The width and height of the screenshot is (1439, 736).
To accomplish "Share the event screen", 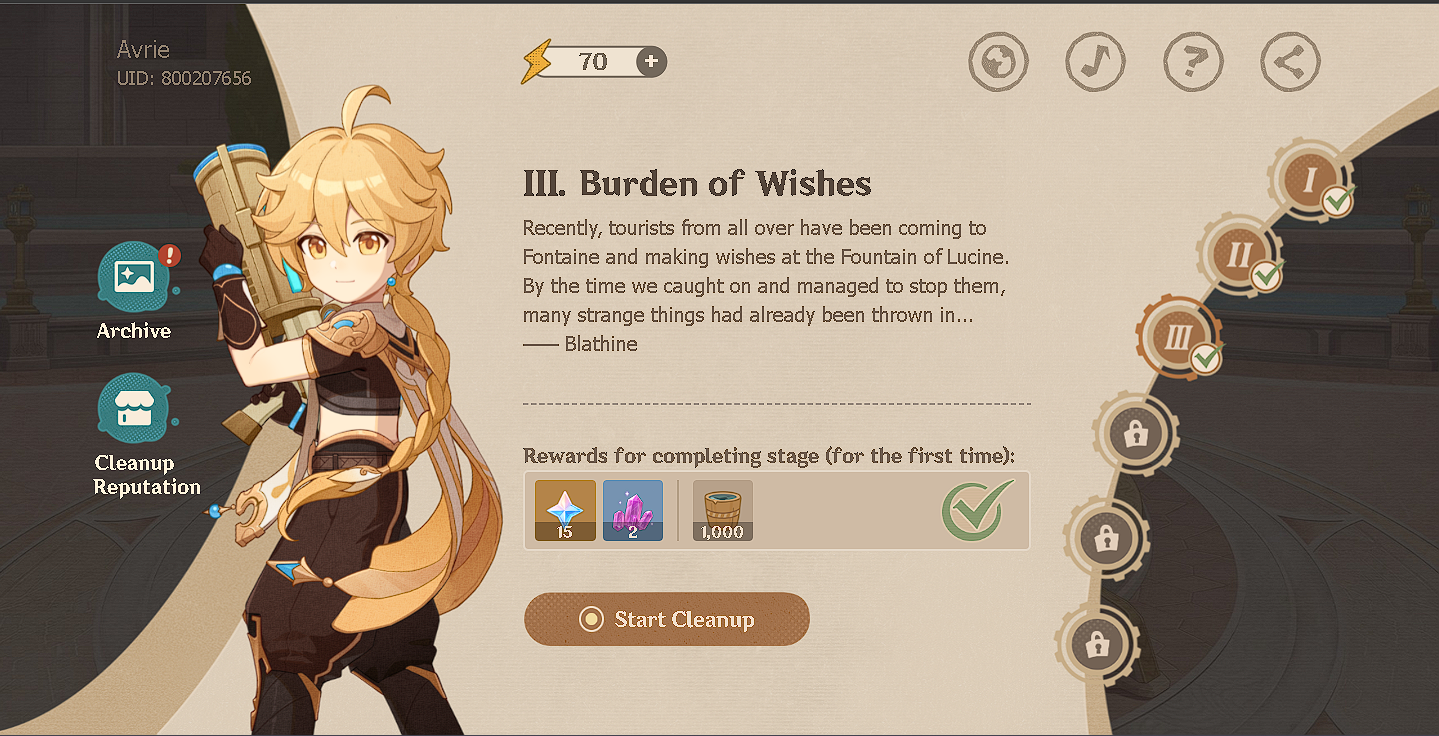I will click(x=1289, y=61).
